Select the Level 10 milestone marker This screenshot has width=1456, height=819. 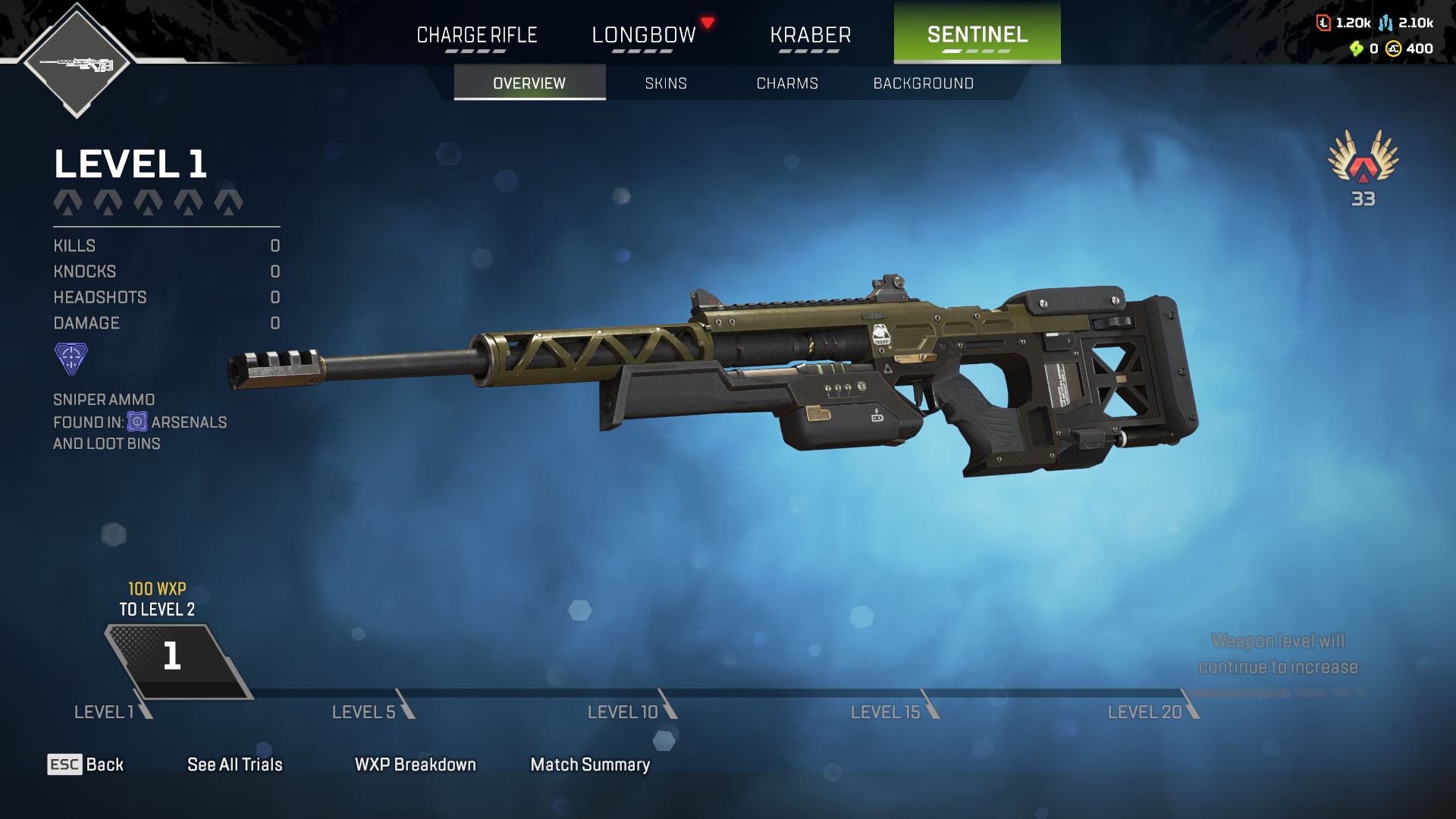tap(630, 711)
